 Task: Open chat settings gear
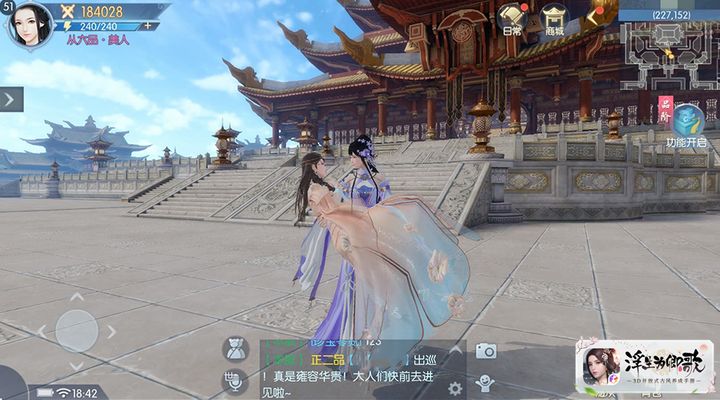tap(455, 388)
